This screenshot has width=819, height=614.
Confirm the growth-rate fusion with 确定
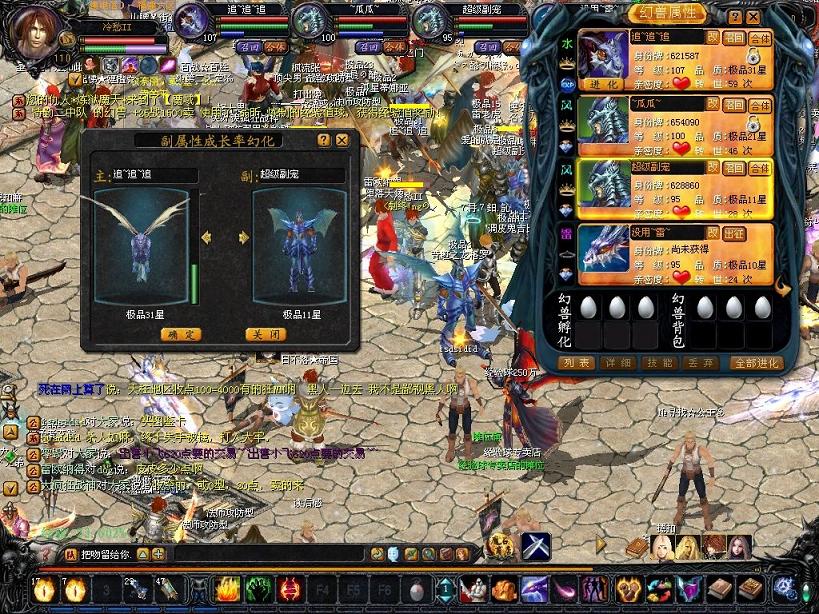(x=181, y=334)
